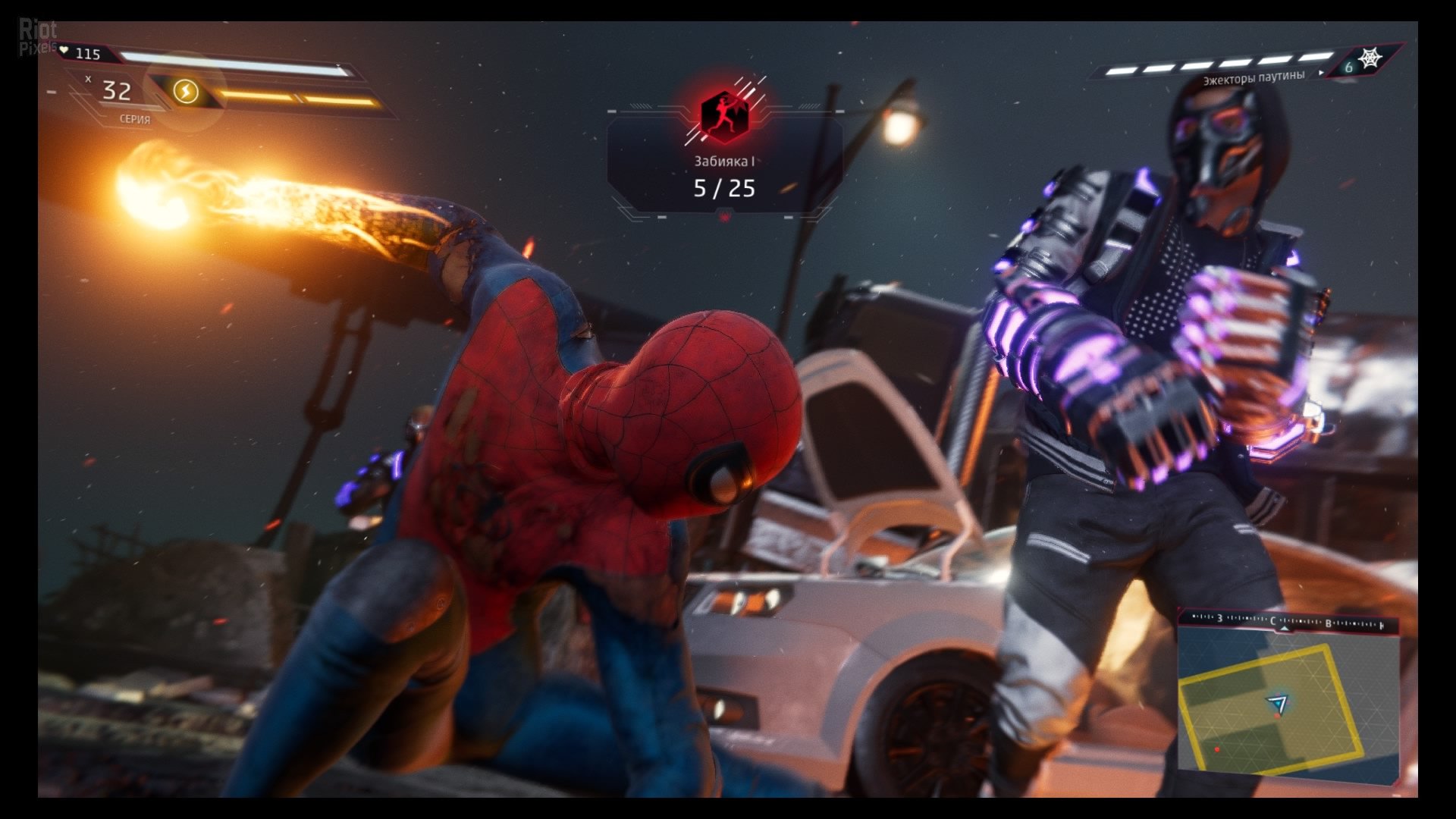Select the web shooters gadget icon
The height and width of the screenshot is (819, 1456).
point(1370,58)
